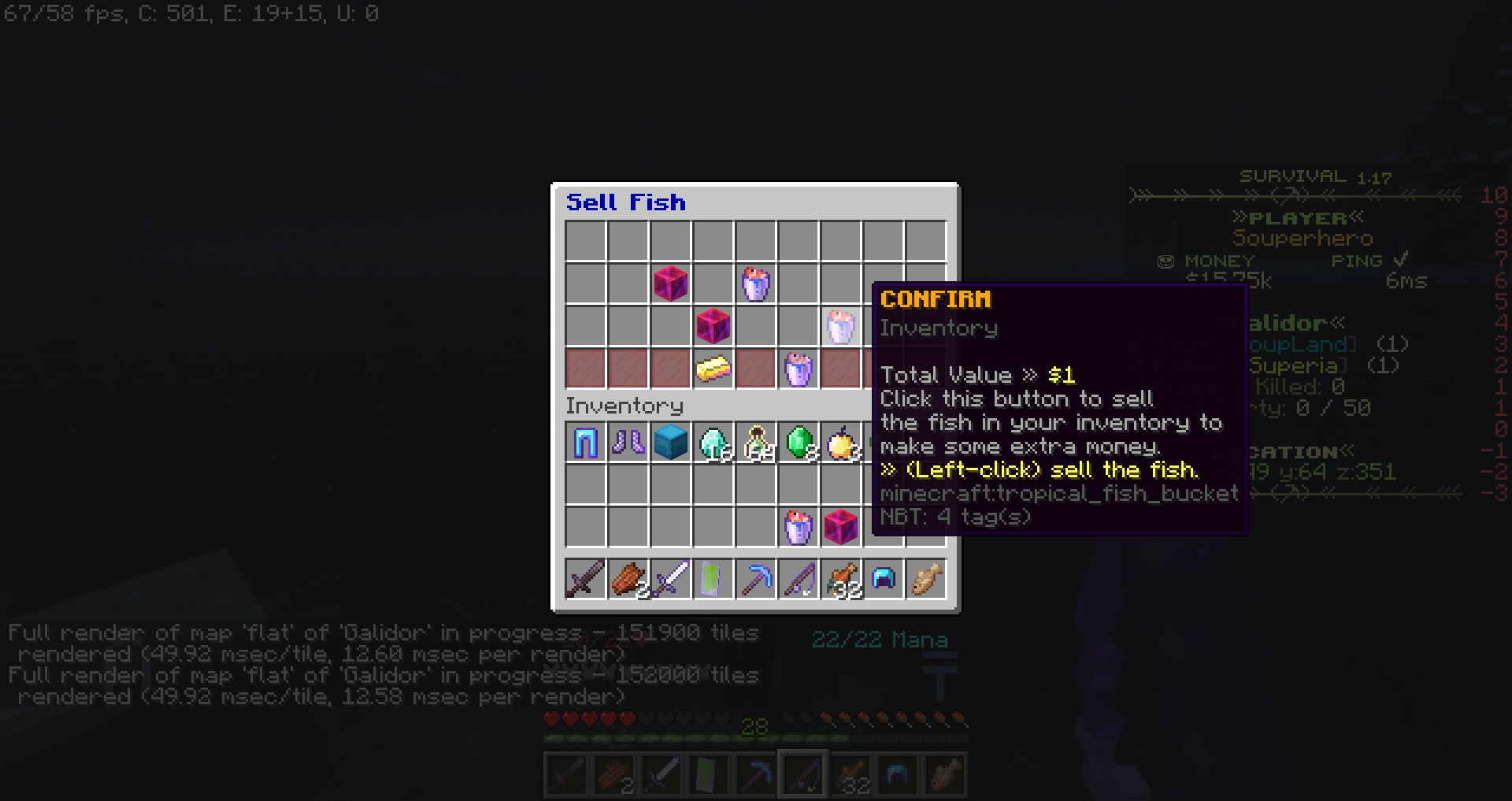Screen dimensions: 1512x801
Task: Select the stack of 16 diamonds
Action: [713, 443]
